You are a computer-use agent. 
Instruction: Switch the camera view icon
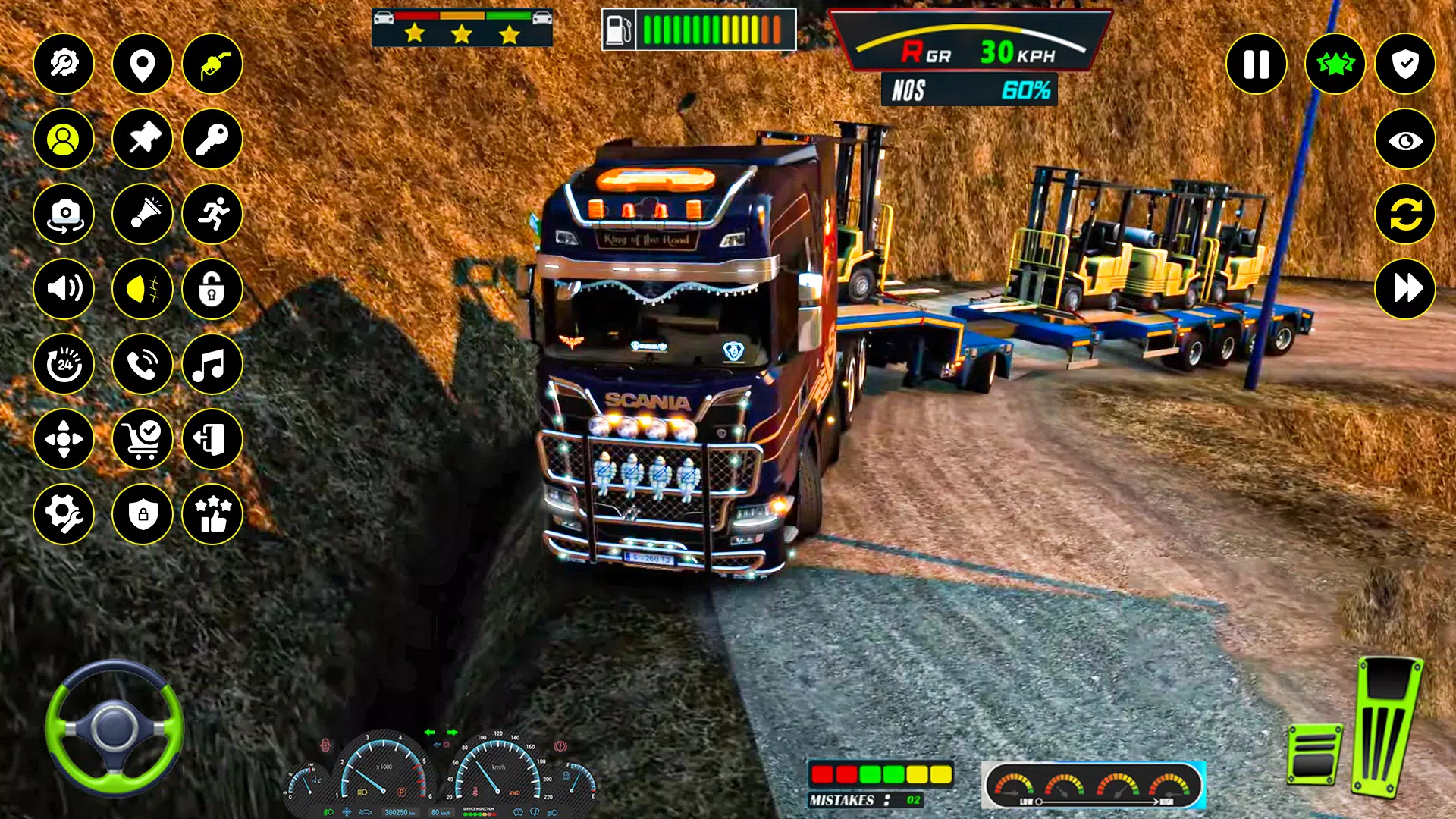(x=64, y=214)
